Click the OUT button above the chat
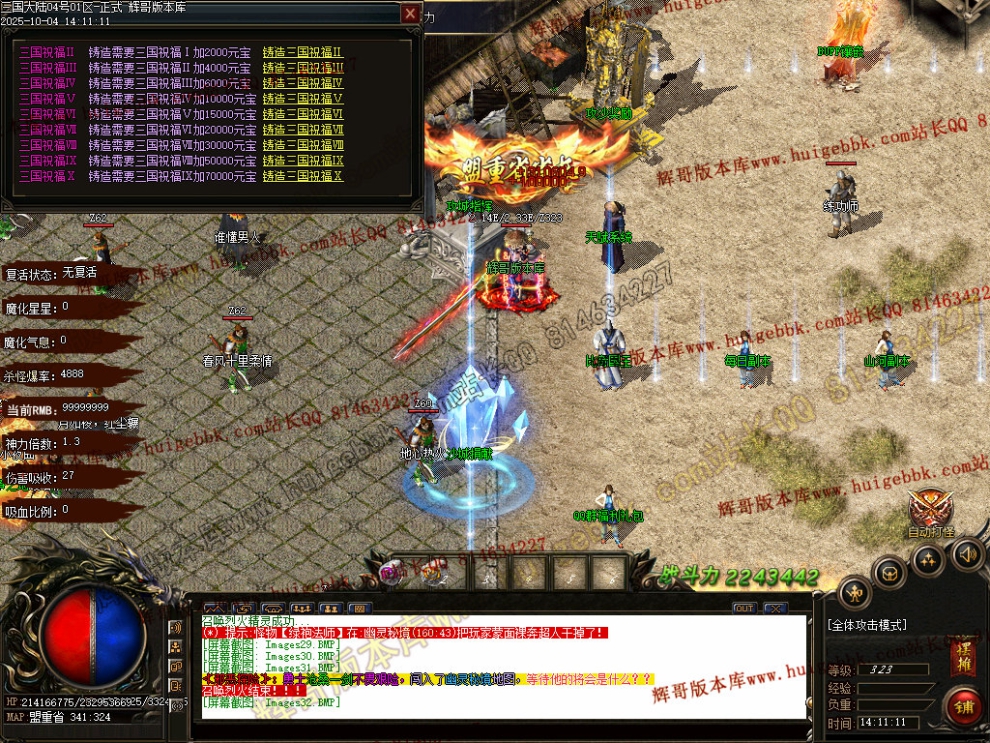990x743 pixels. (744, 608)
